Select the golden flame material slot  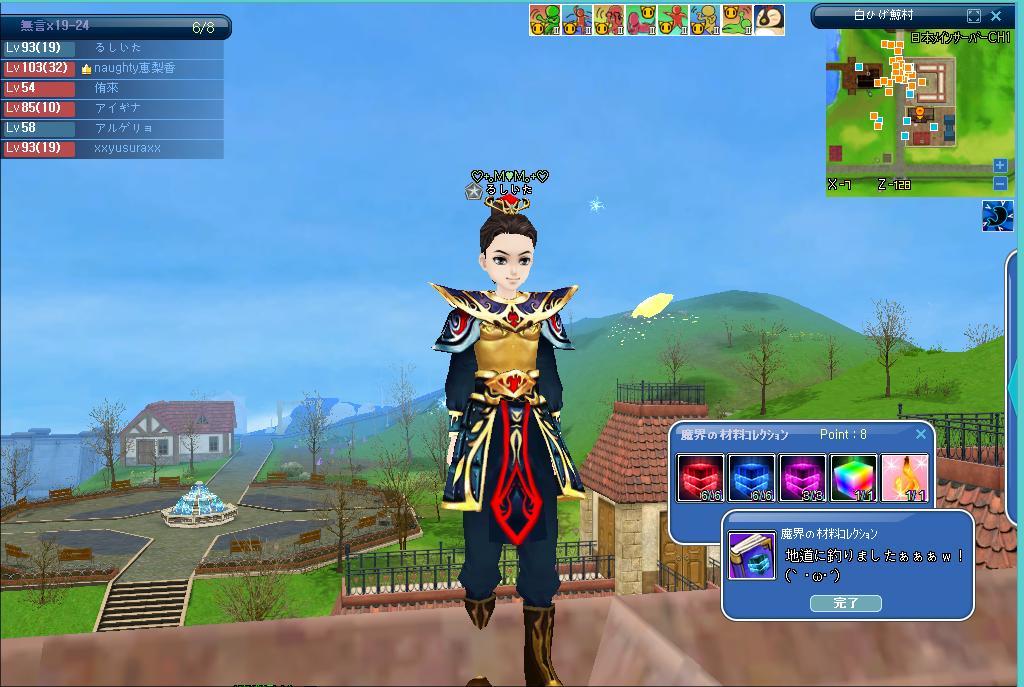(904, 477)
